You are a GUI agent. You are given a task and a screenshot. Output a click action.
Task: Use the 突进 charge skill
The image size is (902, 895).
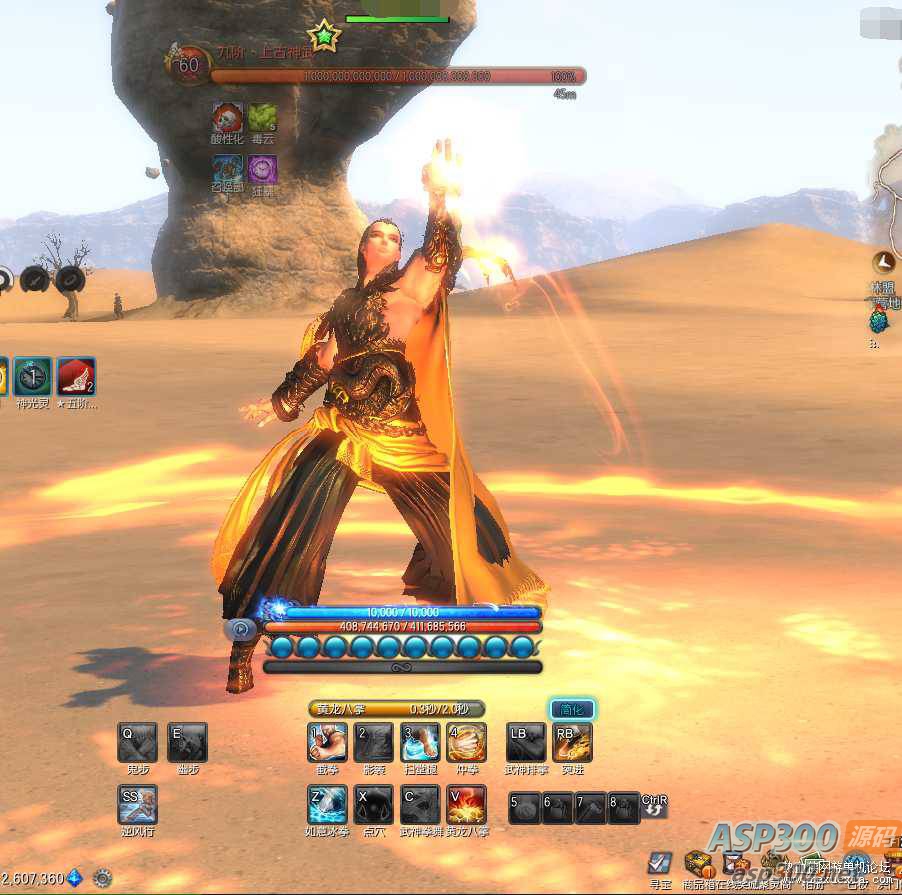[573, 743]
